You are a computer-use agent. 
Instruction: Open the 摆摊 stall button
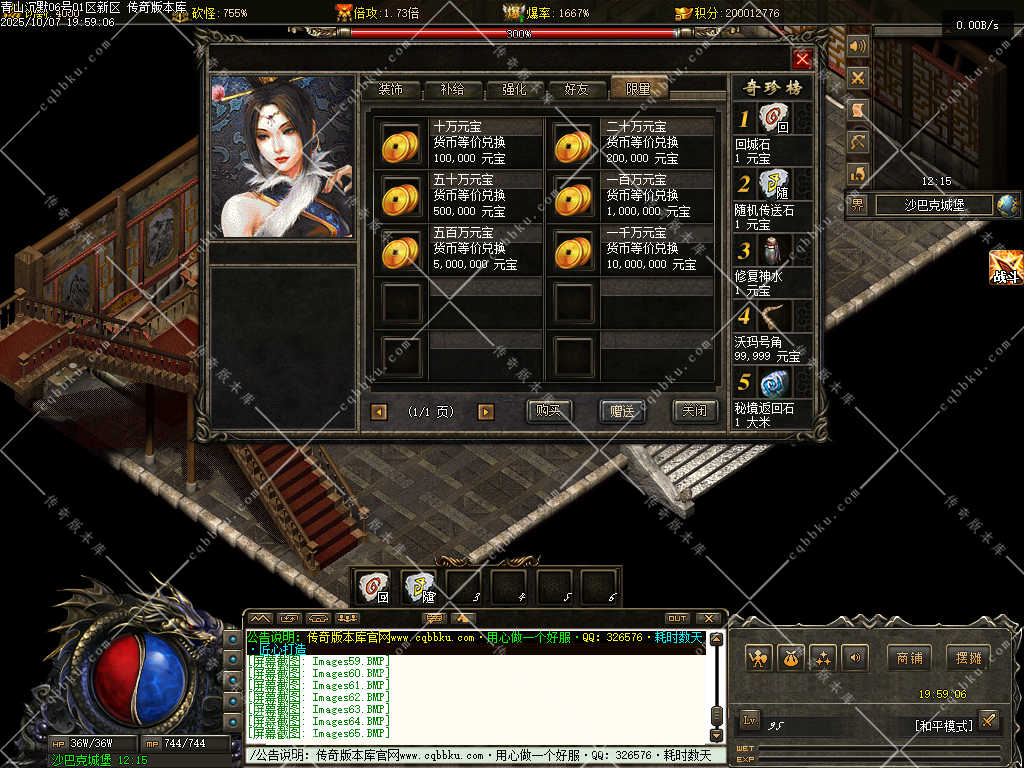968,658
